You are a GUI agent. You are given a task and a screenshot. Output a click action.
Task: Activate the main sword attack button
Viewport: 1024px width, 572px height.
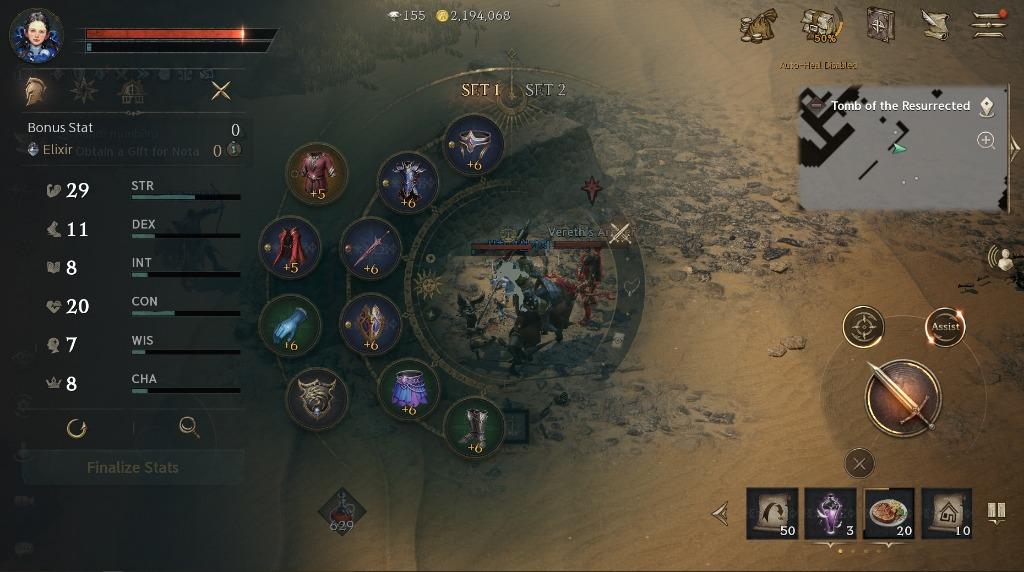pos(902,397)
